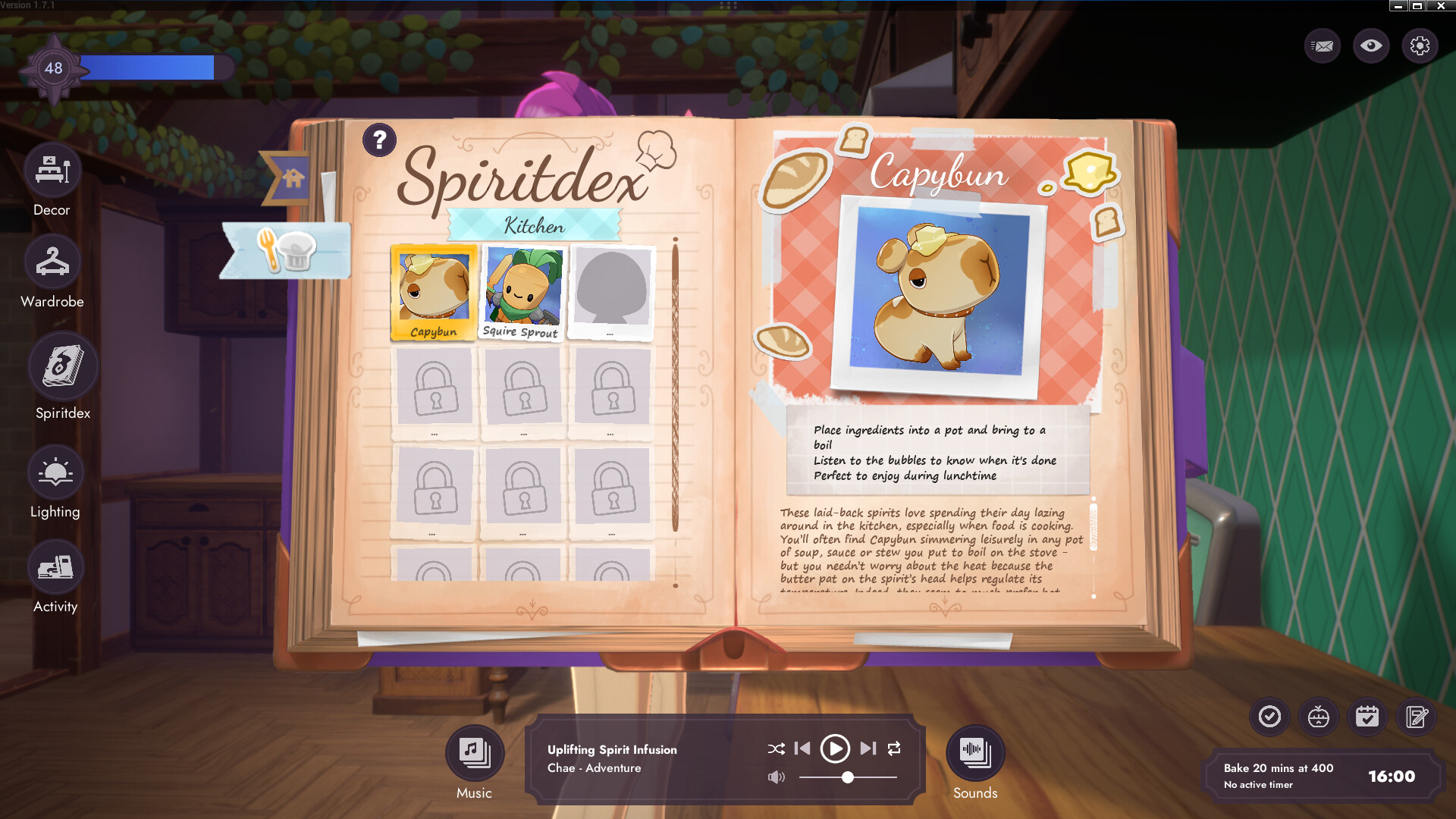Open the Activity panel
1456x819 pixels.
(x=55, y=566)
